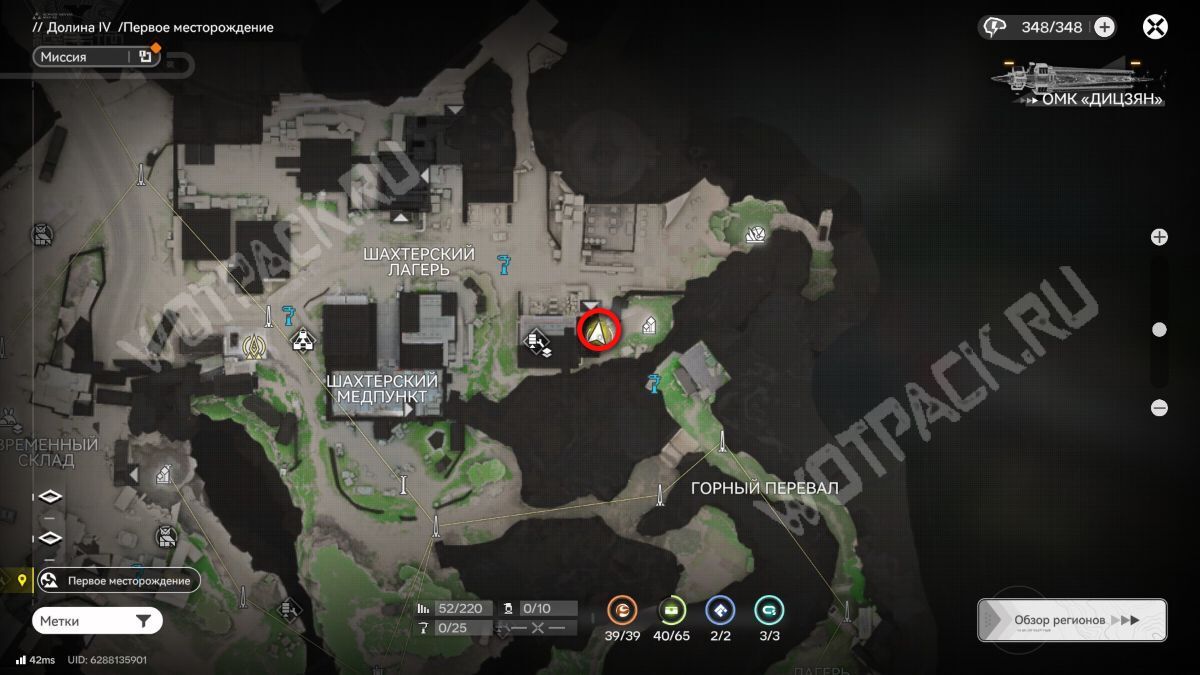This screenshot has height=675, width=1200.
Task: Click the tools marker left of player
Action: [539, 345]
